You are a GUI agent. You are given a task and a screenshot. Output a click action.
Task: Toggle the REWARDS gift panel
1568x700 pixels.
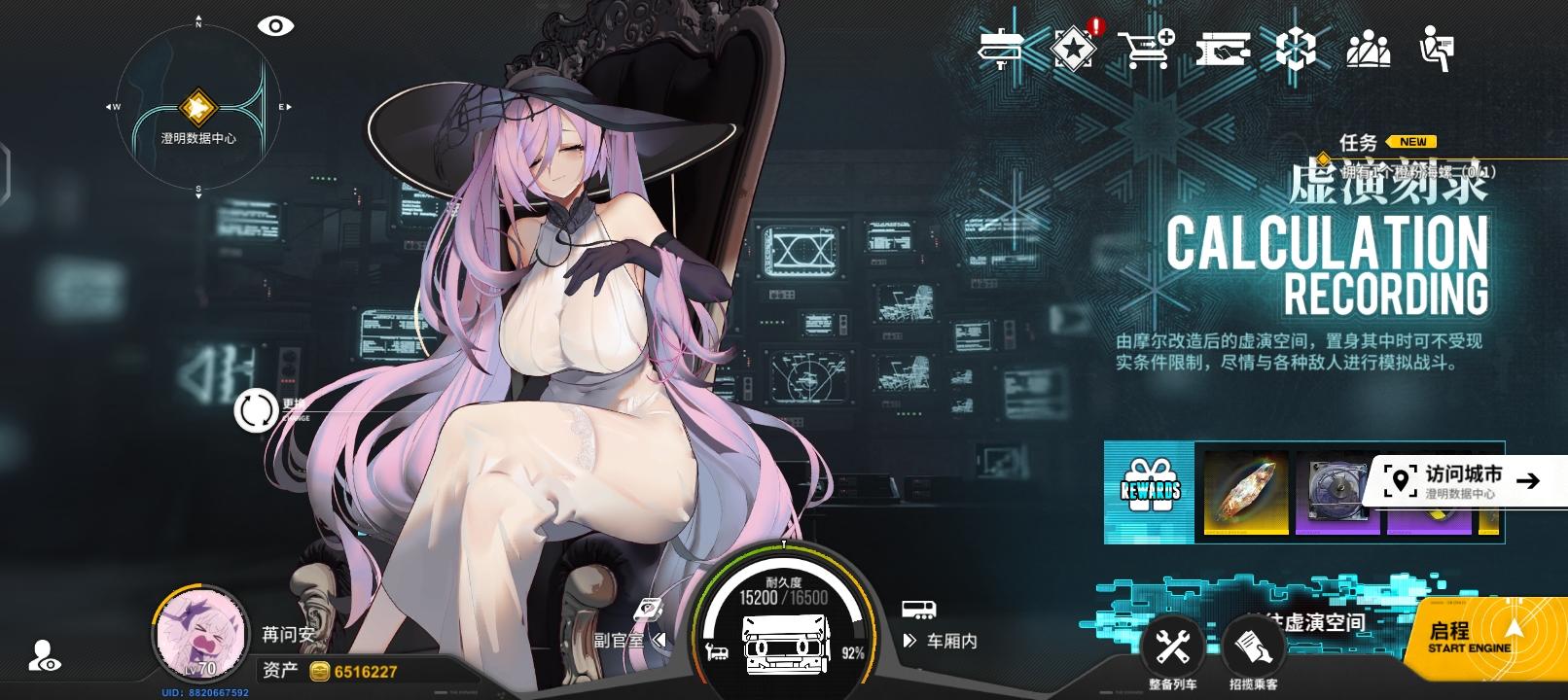1150,489
